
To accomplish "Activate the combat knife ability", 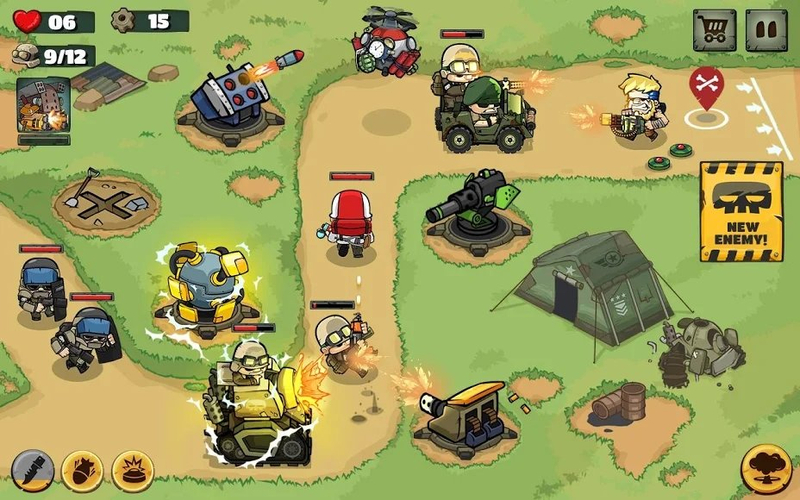I will pyautogui.click(x=33, y=470).
